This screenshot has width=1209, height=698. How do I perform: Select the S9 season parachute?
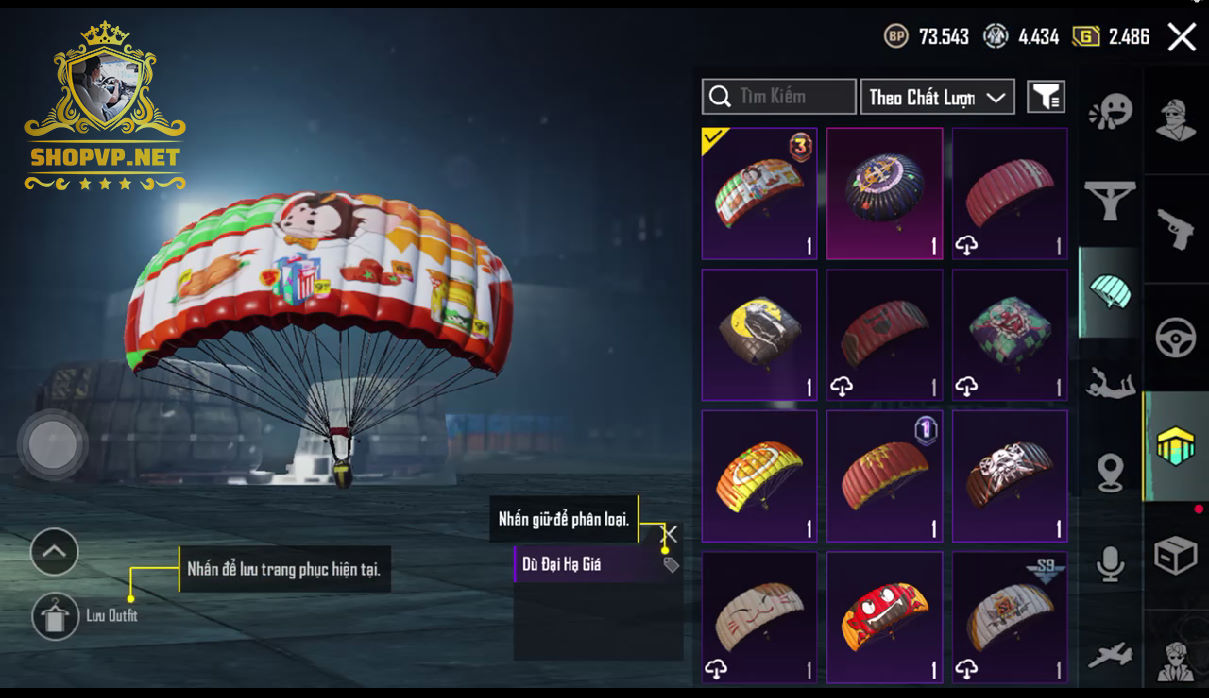1009,616
